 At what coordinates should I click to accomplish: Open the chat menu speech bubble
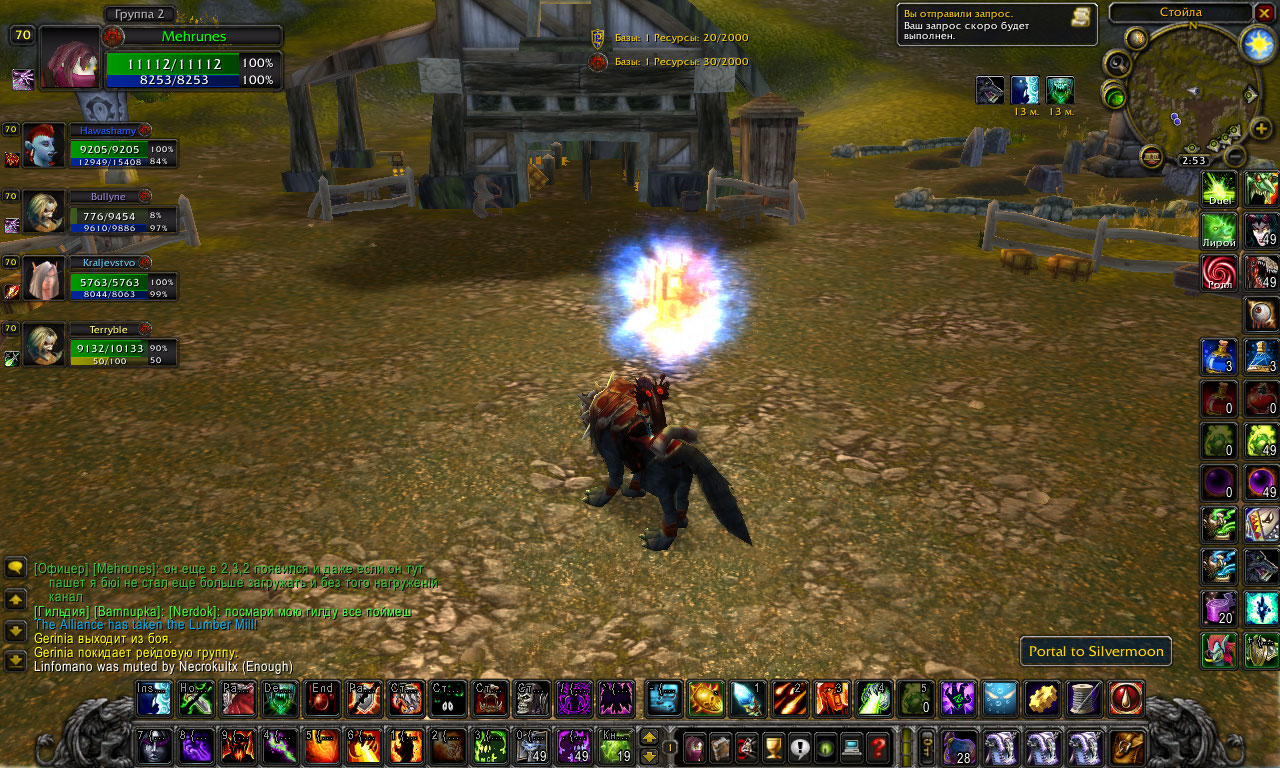[16, 568]
